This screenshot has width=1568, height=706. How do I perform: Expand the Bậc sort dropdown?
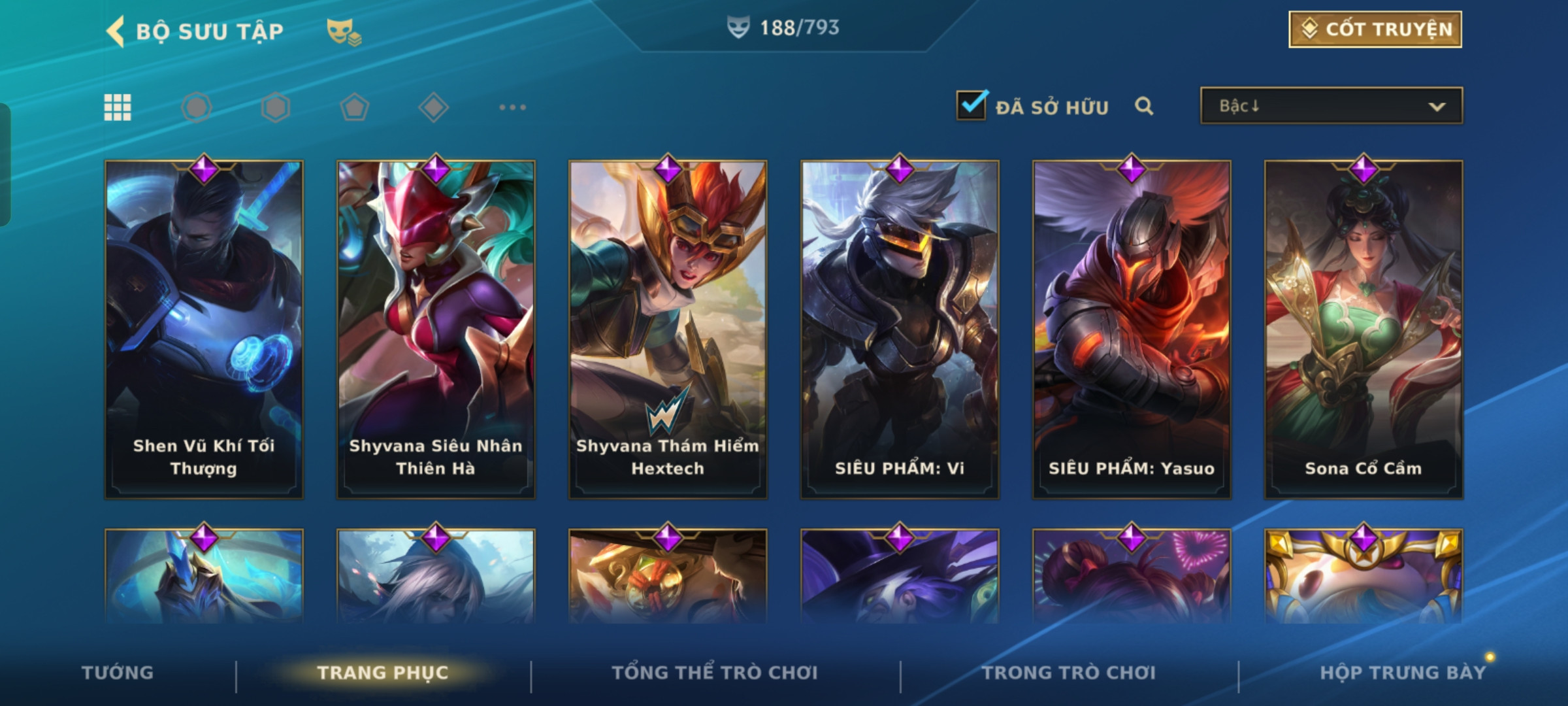pyautogui.click(x=1331, y=106)
